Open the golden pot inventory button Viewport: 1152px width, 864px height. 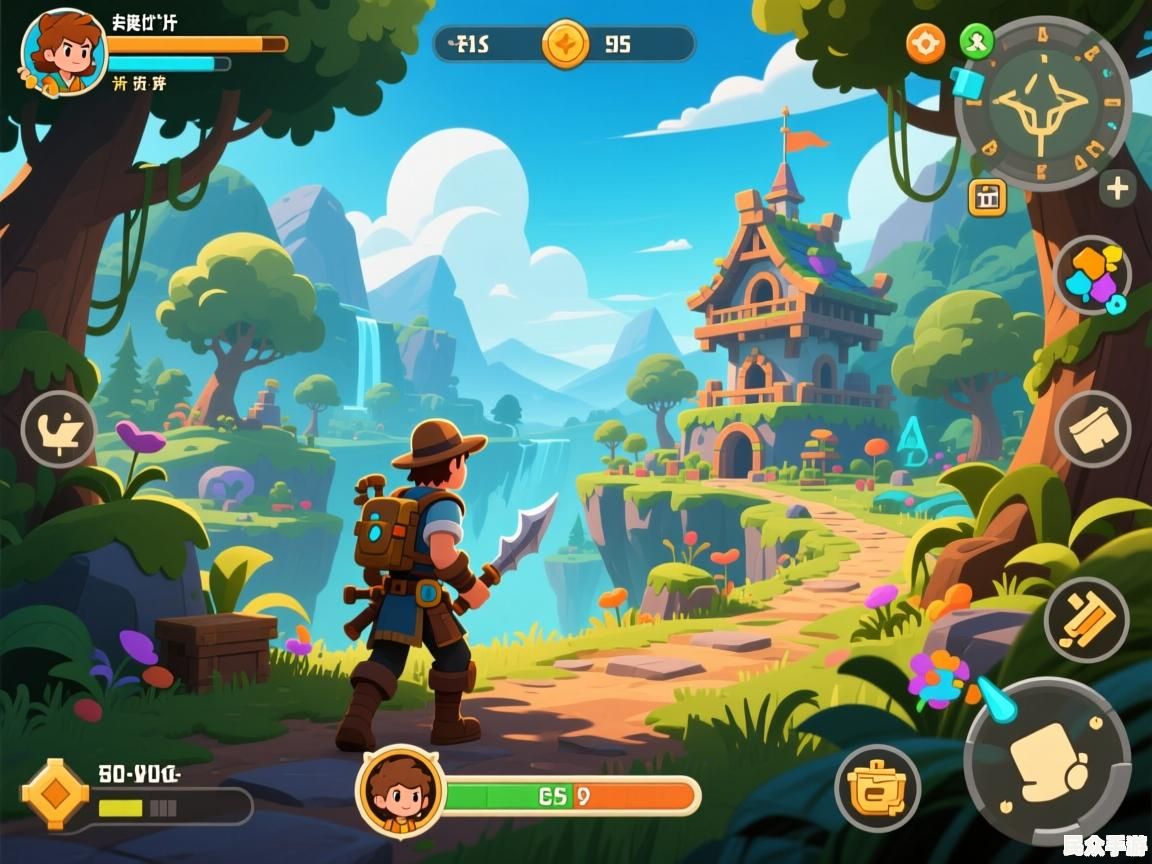[x=877, y=788]
